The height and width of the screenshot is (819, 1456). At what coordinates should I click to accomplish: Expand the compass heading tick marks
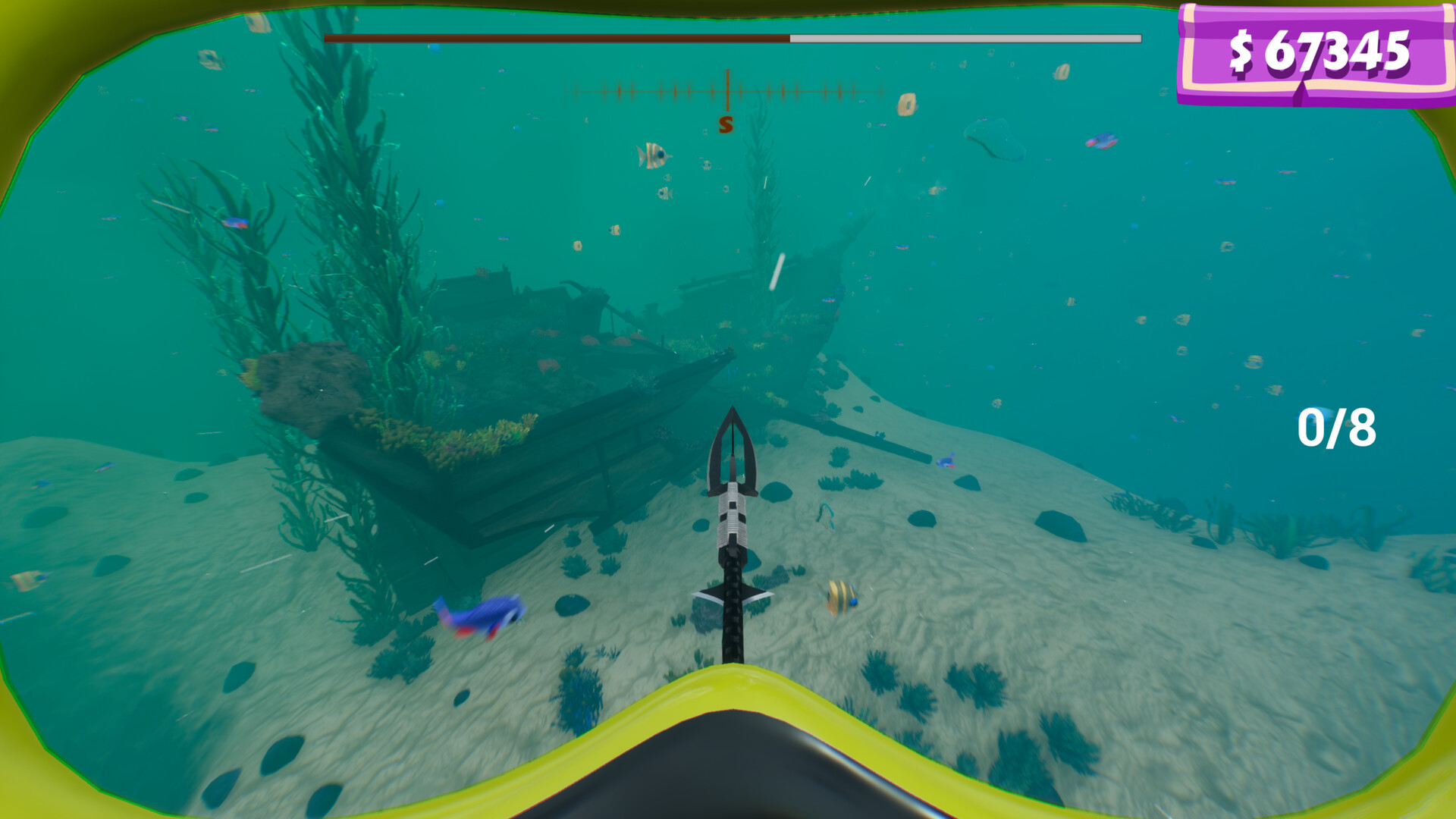point(728,91)
